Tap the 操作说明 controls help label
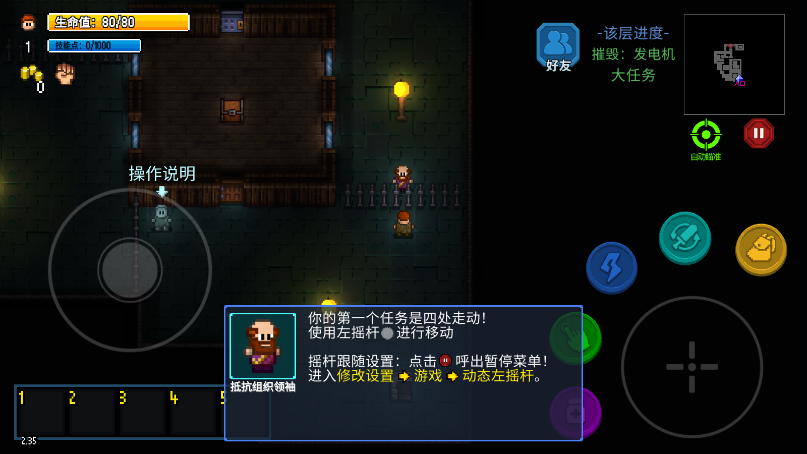Image resolution: width=807 pixels, height=454 pixels. point(162,174)
